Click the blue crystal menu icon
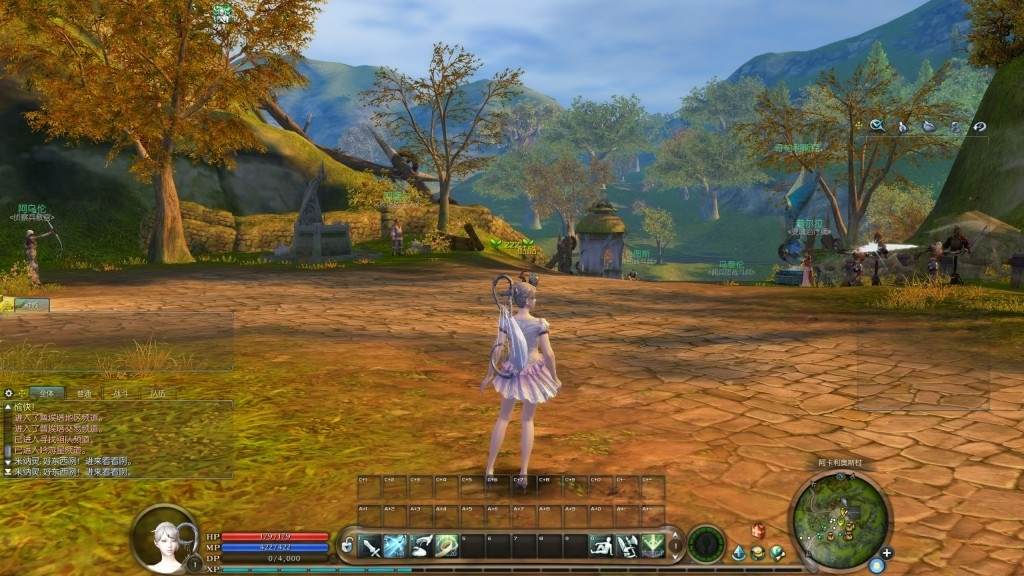Screen dimensions: 1024x576 [739, 552]
